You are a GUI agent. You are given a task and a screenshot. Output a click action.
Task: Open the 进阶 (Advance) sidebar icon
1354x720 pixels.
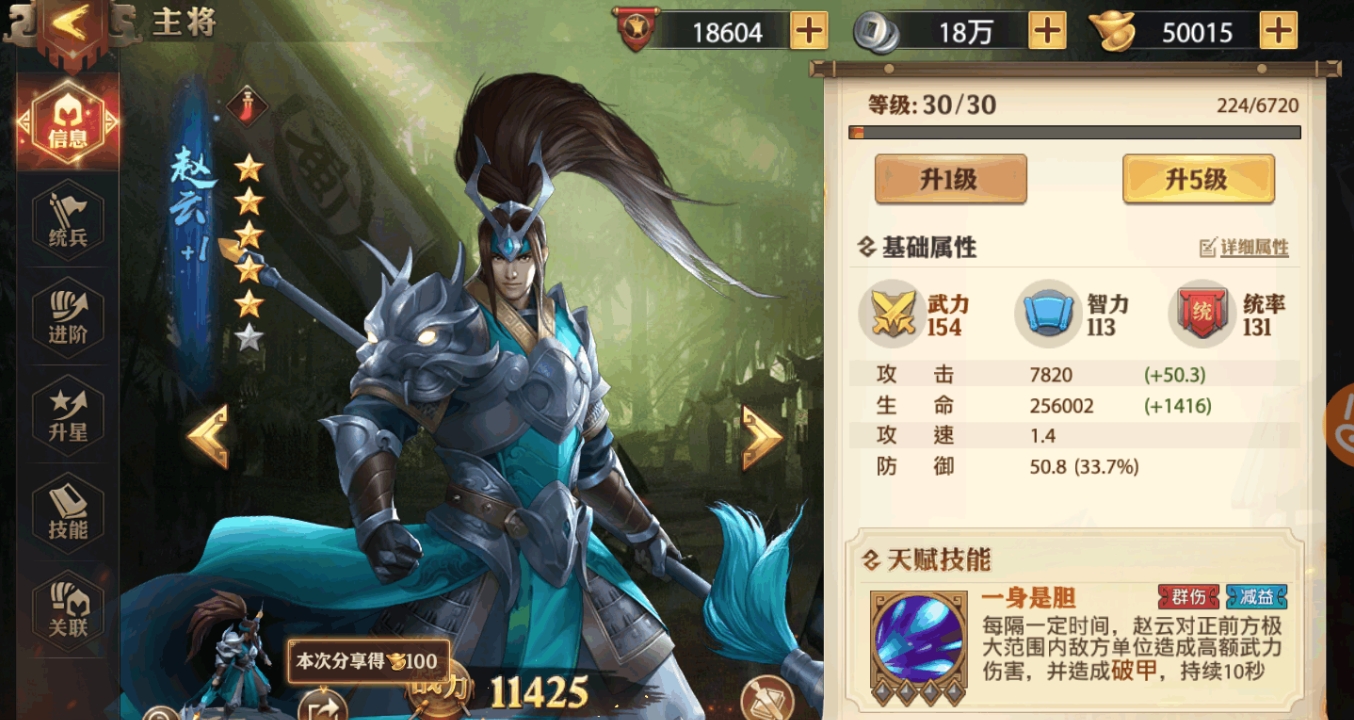pyautogui.click(x=66, y=316)
